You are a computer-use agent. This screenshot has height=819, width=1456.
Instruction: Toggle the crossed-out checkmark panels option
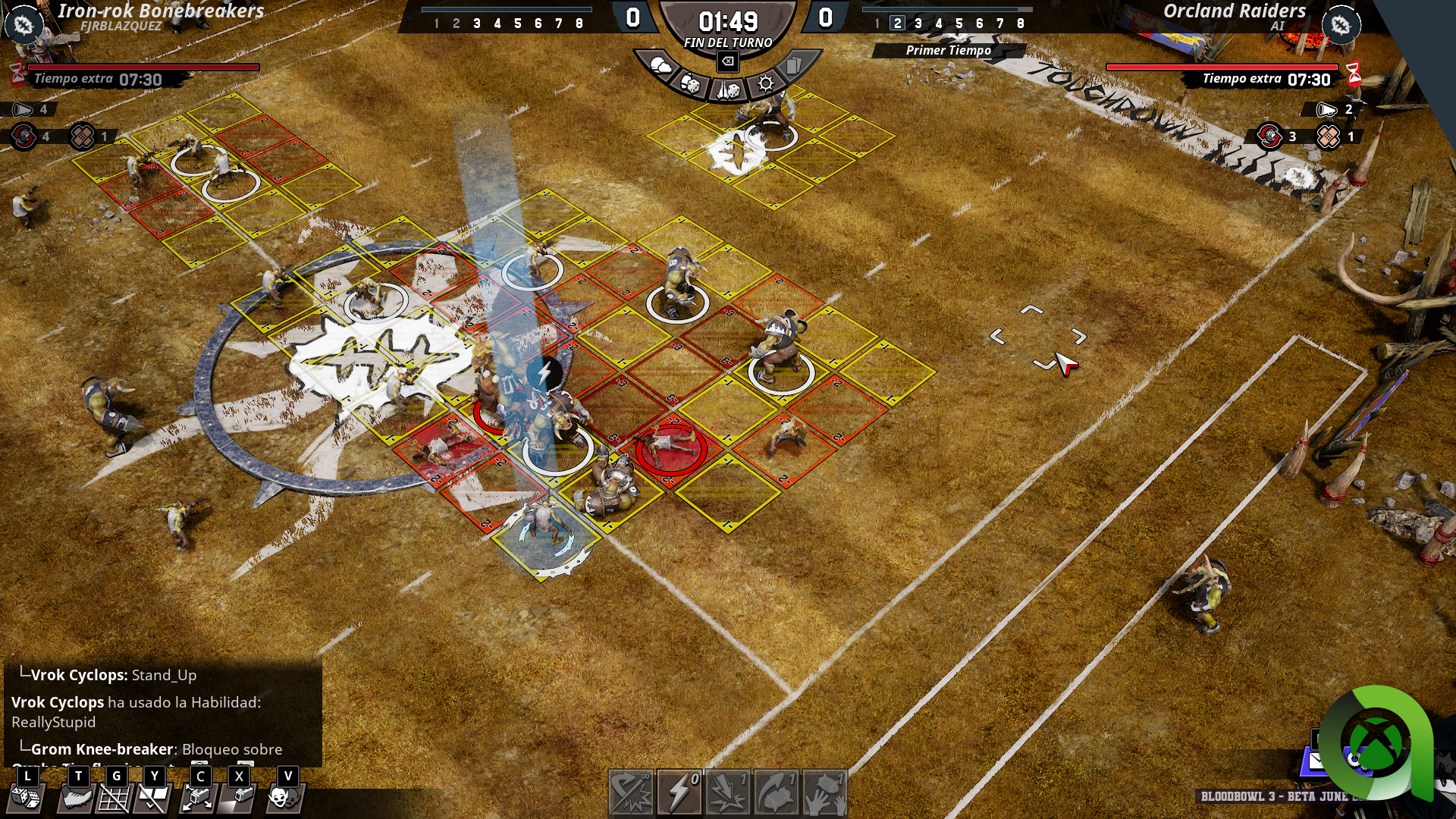point(153,796)
